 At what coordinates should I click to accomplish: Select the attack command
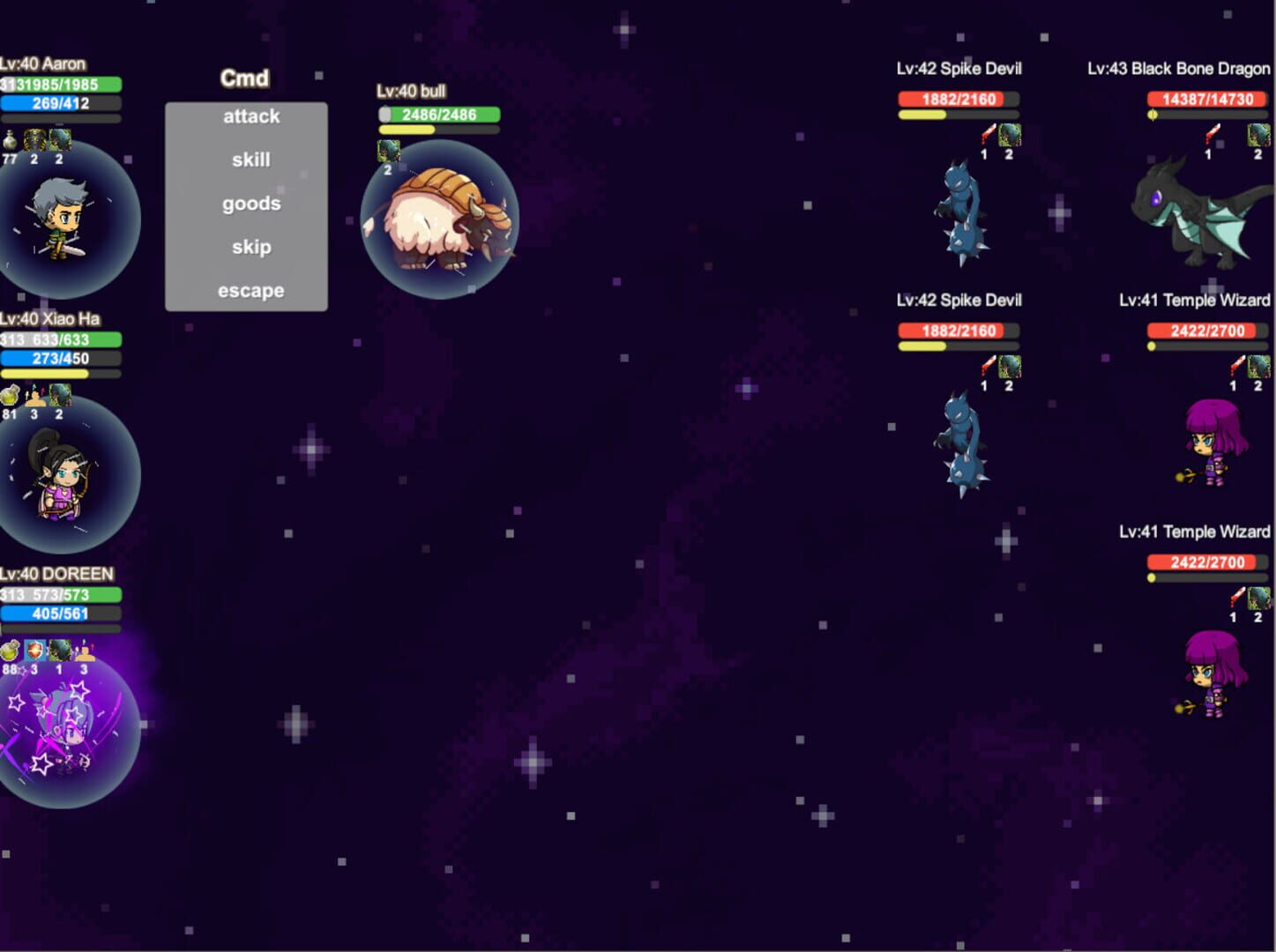(250, 115)
